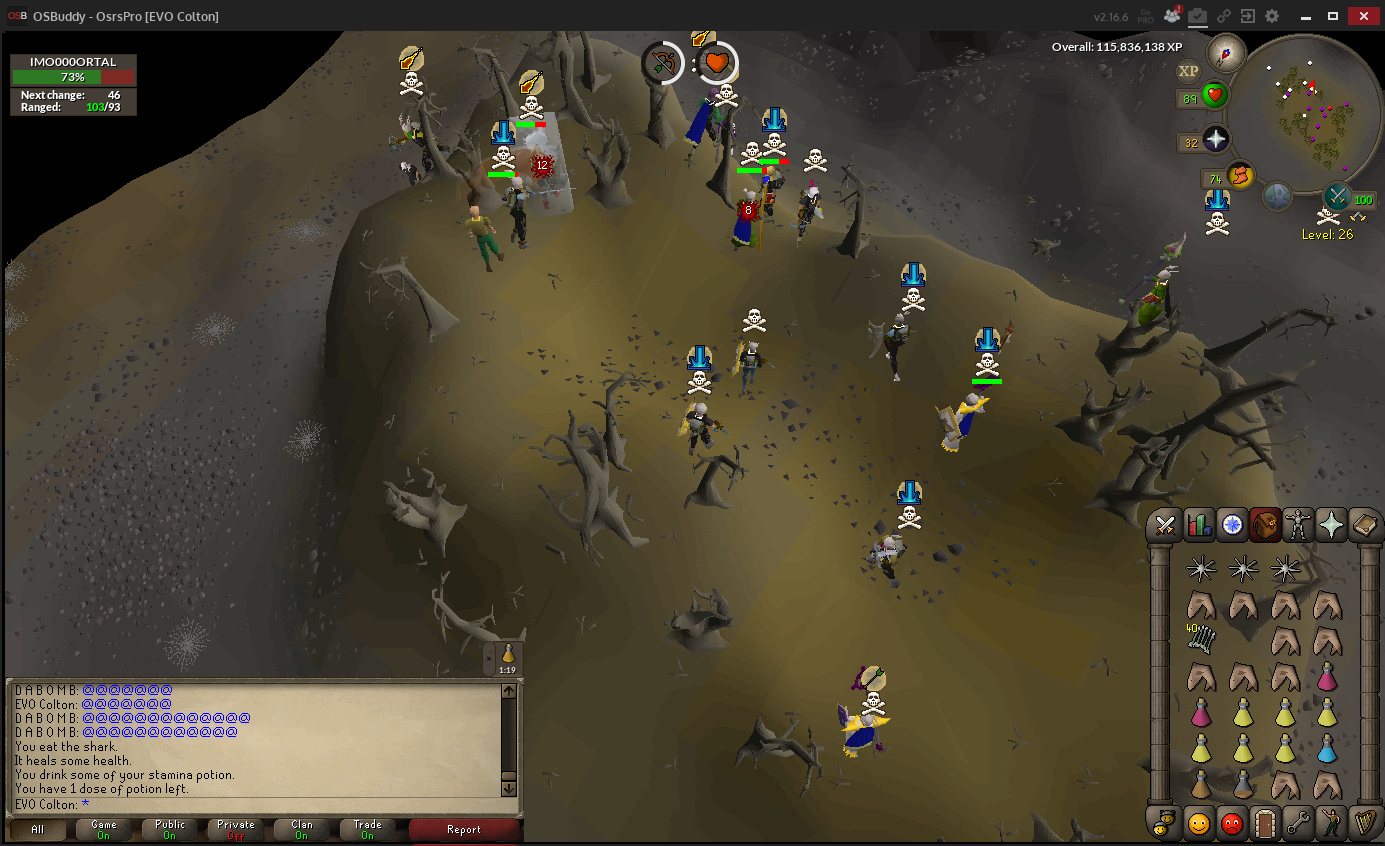Switch chat to the Clan filter
Screen dimensions: 1385x846
301,830
